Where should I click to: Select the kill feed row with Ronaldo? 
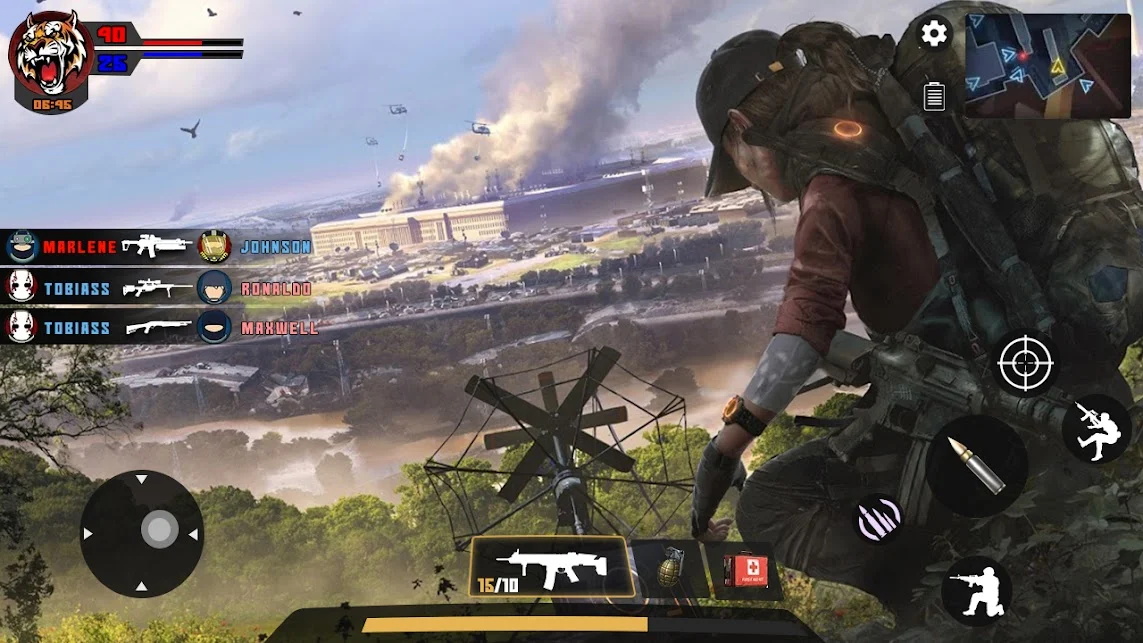coord(158,288)
